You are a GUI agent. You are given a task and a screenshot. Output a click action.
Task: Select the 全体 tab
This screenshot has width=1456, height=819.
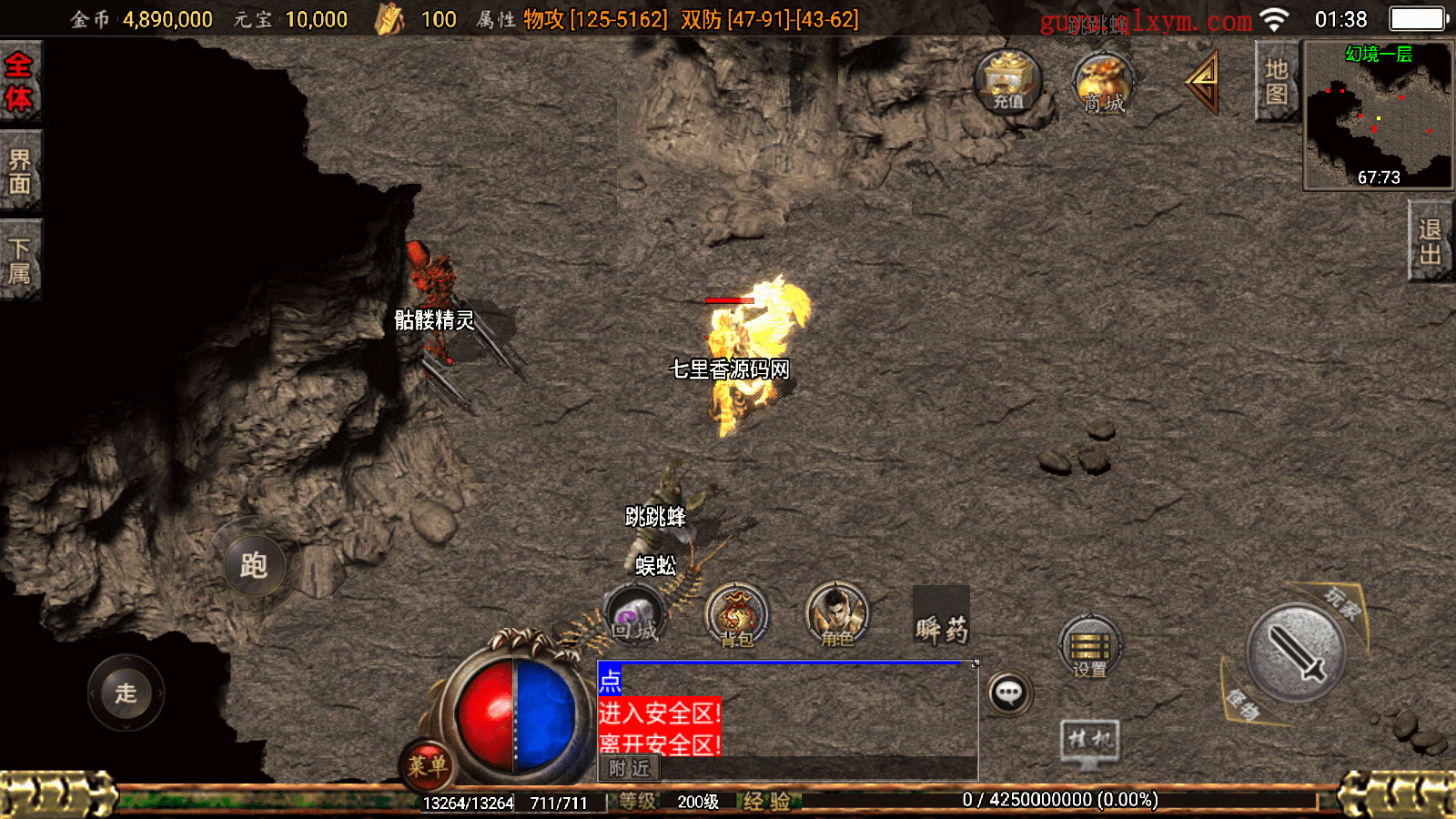click(x=19, y=81)
